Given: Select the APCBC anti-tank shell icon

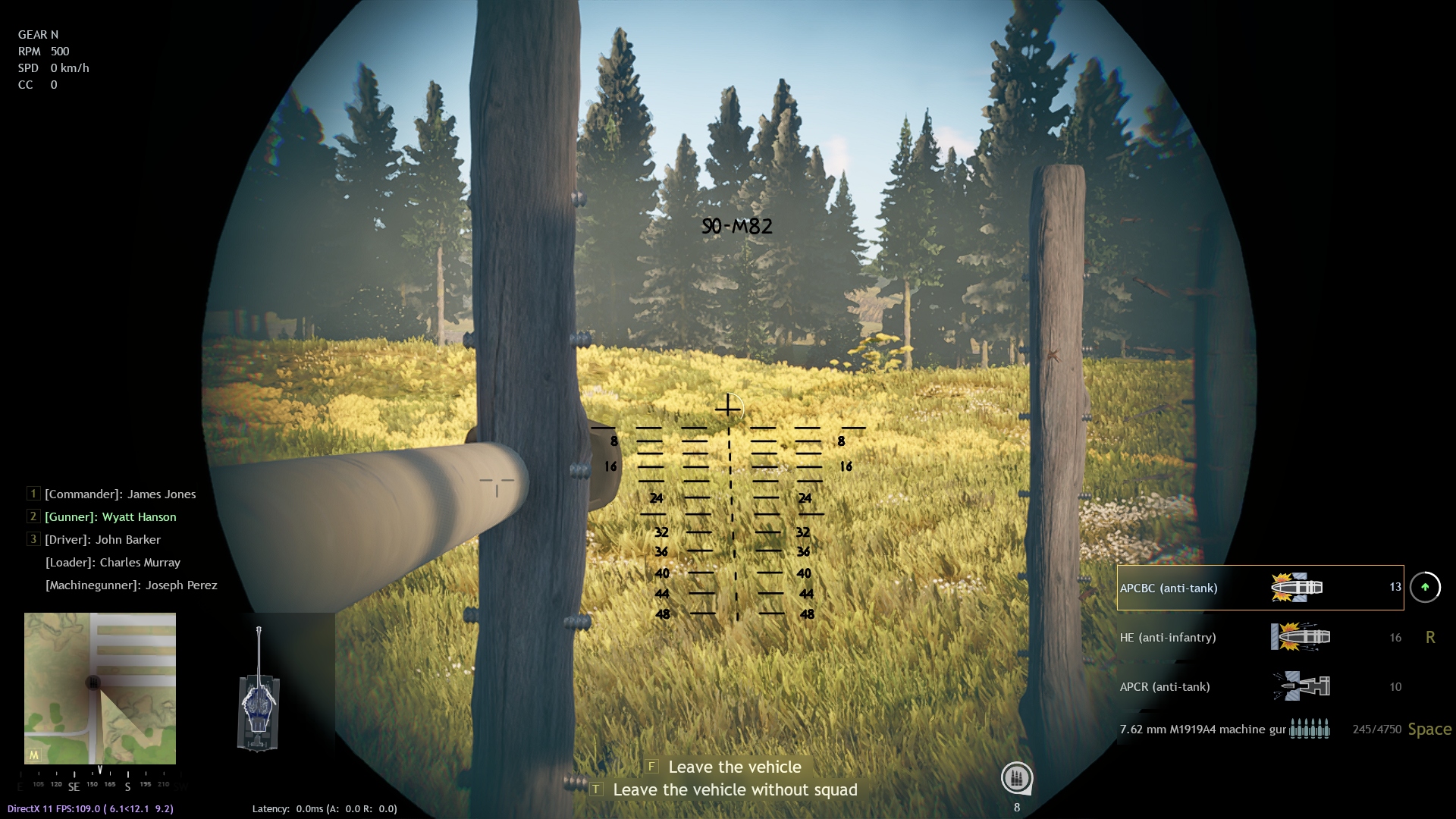Looking at the screenshot, I should point(1298,588).
